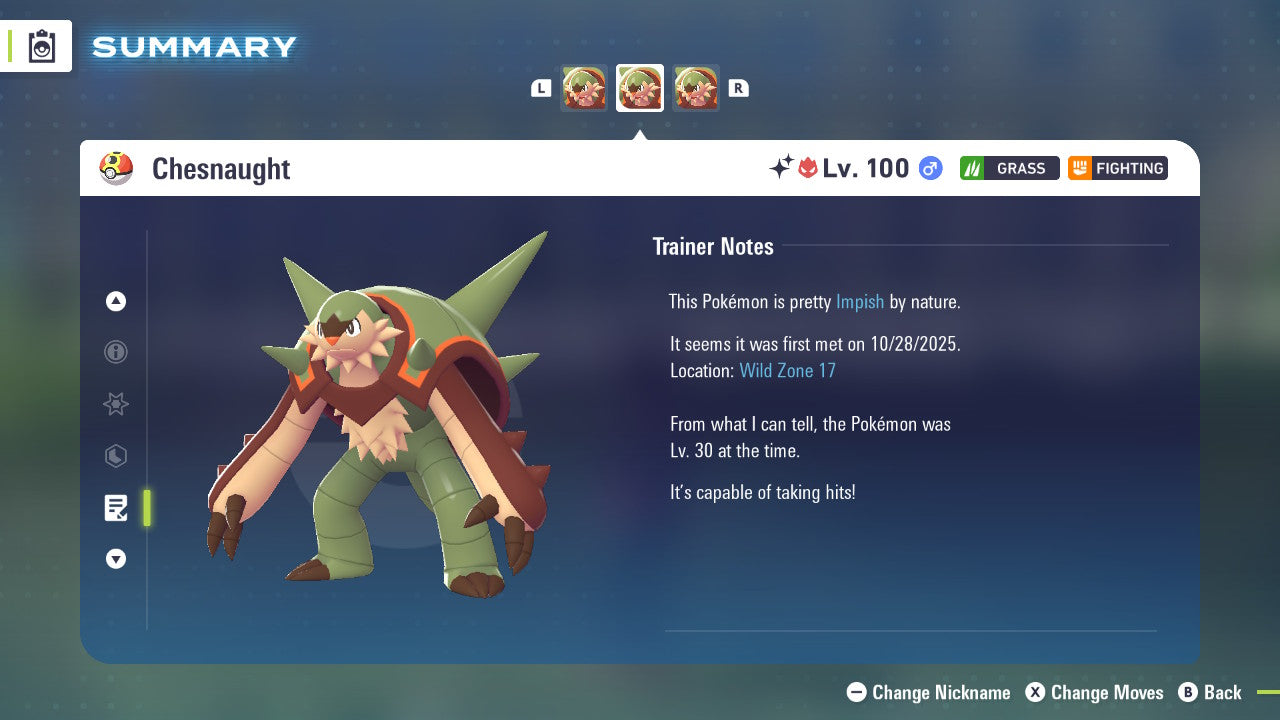Select the previous Pokémon thumbnail next to L
Image resolution: width=1280 pixels, height=720 pixels.
pyautogui.click(x=584, y=88)
